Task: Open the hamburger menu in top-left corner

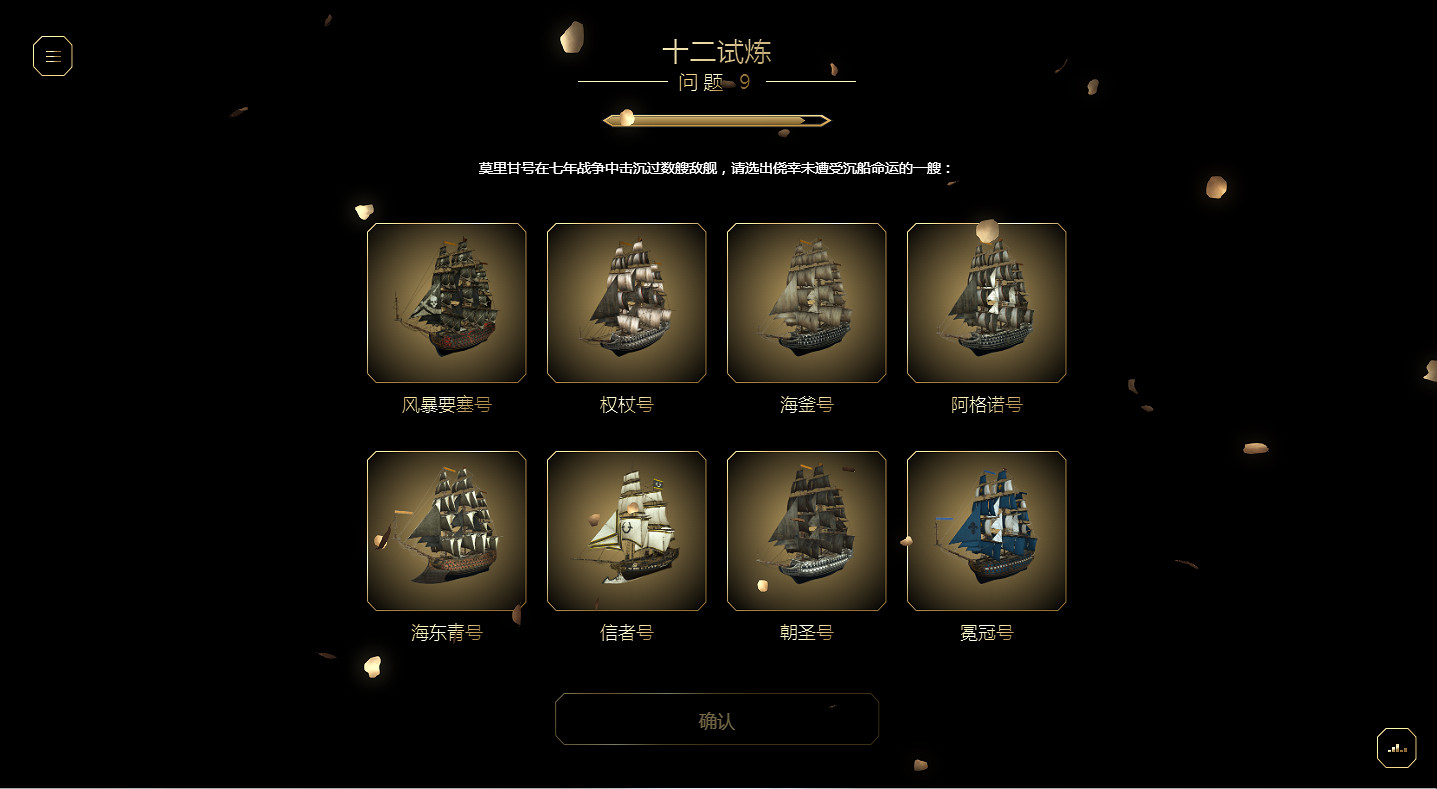Action: (x=52, y=56)
